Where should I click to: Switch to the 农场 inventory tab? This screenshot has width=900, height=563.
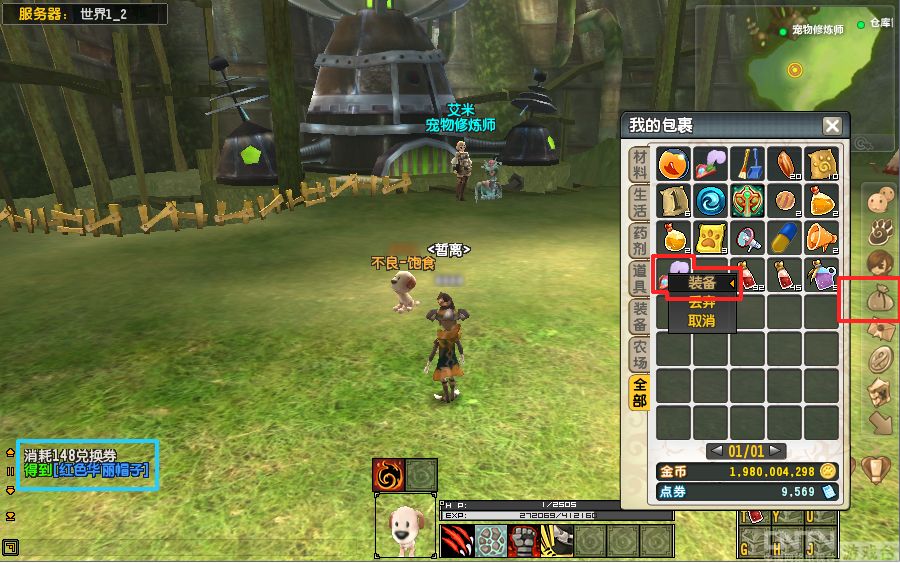point(639,353)
